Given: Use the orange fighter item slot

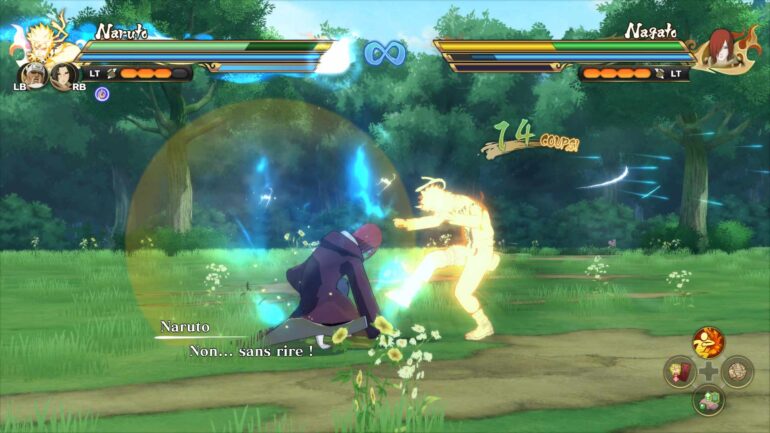Looking at the screenshot, I should [708, 343].
